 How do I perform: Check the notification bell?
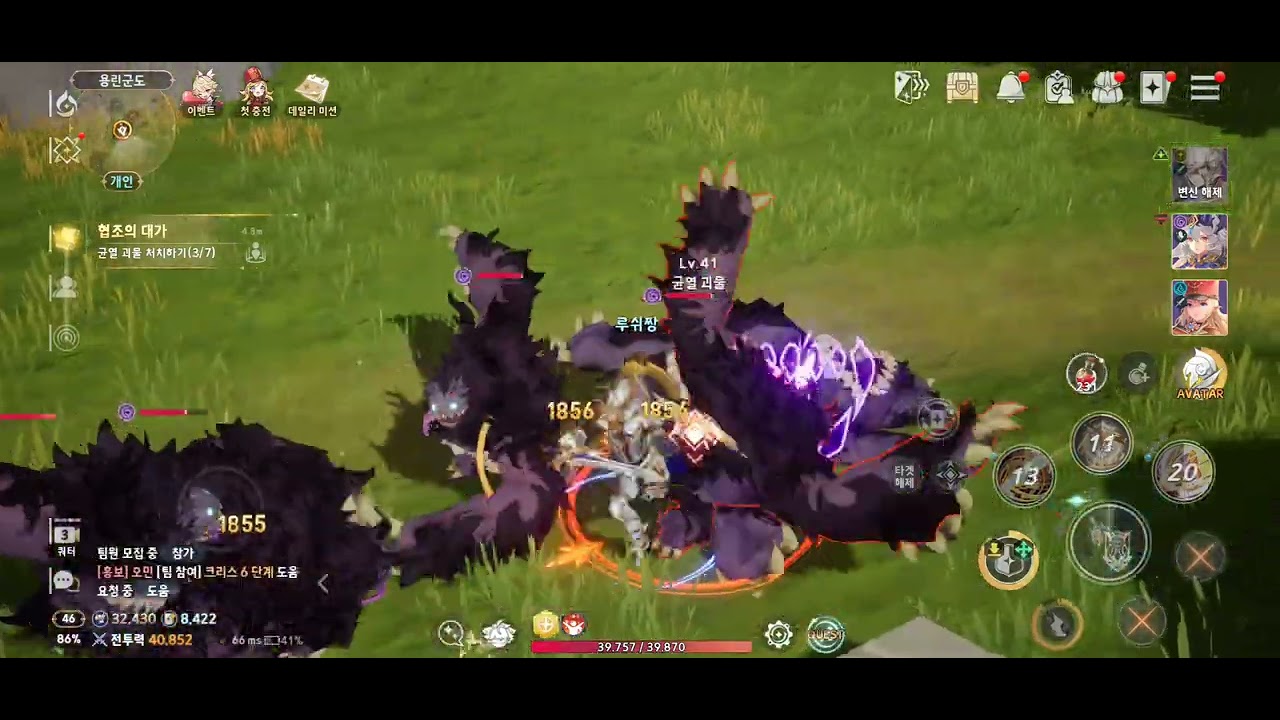coord(1011,88)
